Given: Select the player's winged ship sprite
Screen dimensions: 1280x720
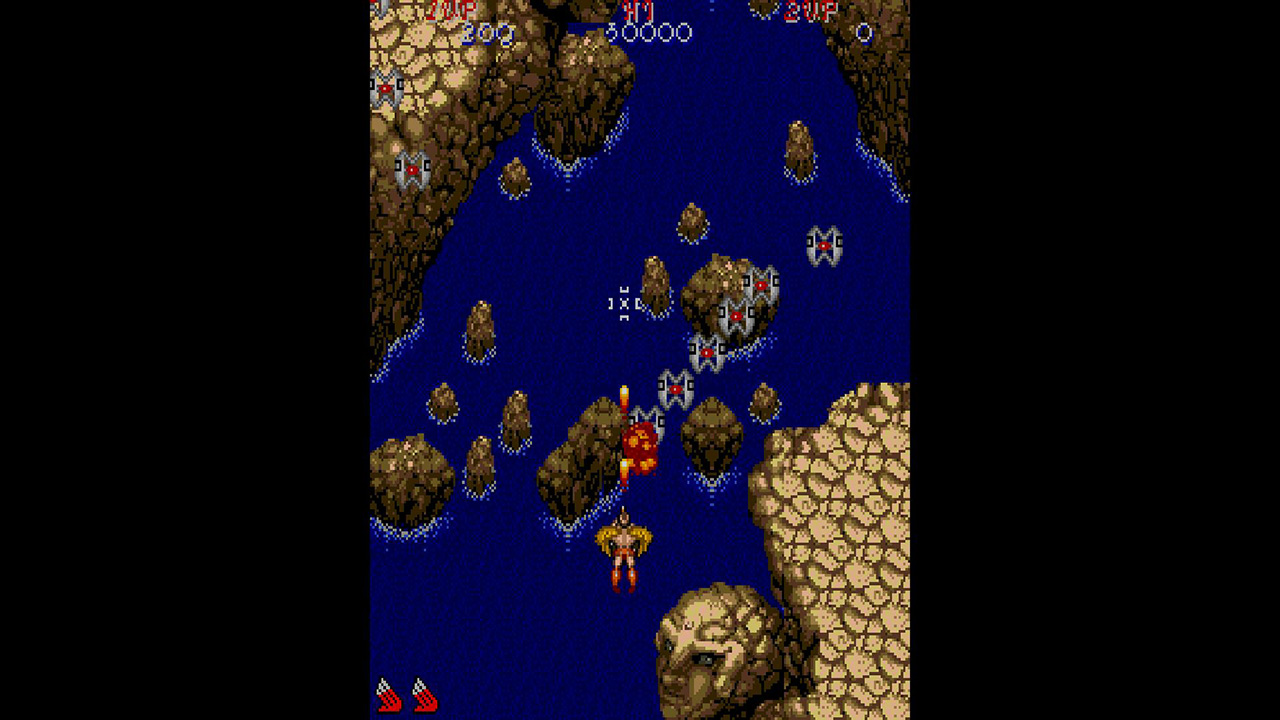Looking at the screenshot, I should [625, 550].
